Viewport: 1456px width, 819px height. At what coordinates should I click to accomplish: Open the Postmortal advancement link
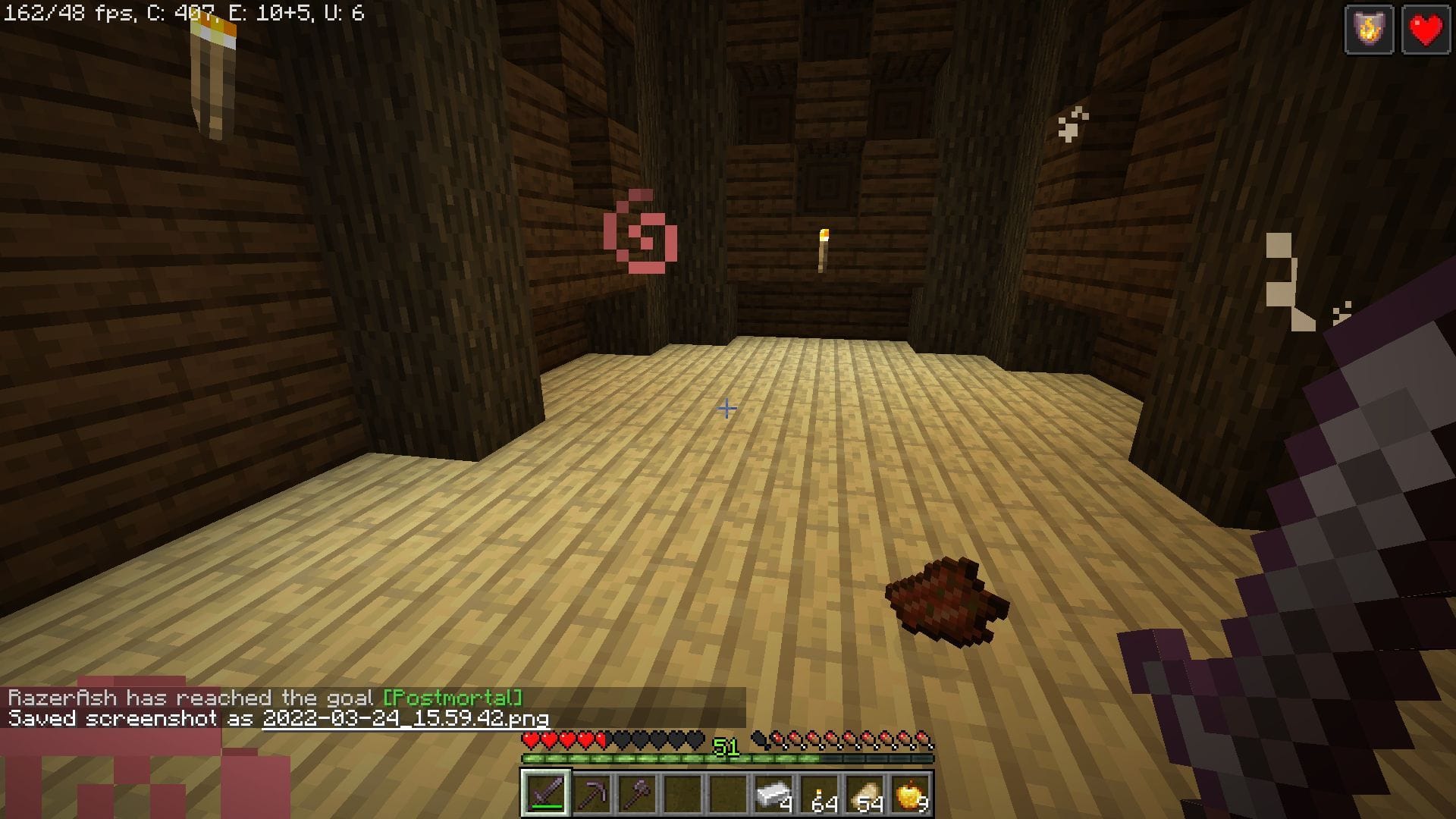[453, 697]
